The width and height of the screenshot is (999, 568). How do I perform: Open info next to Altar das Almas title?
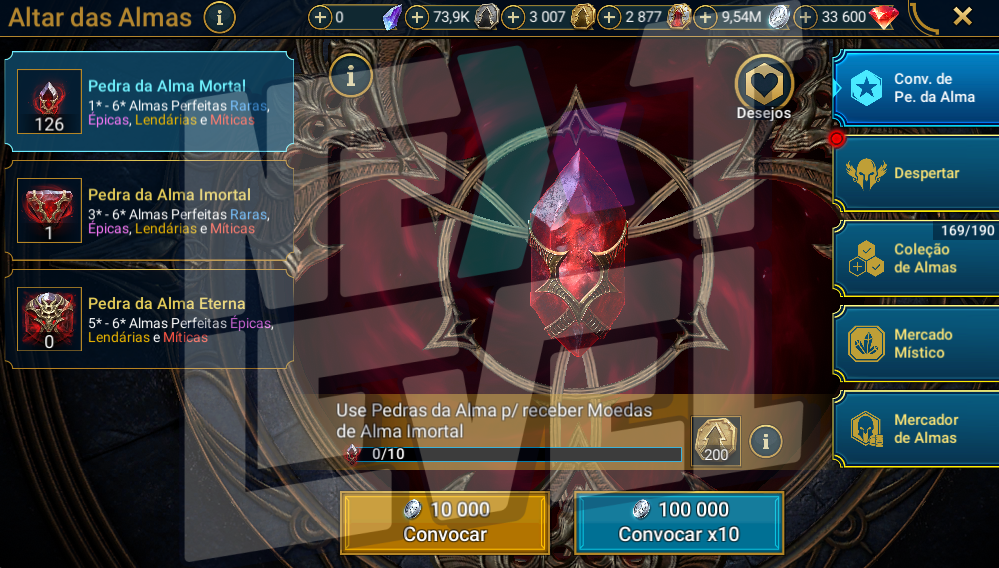(x=220, y=17)
